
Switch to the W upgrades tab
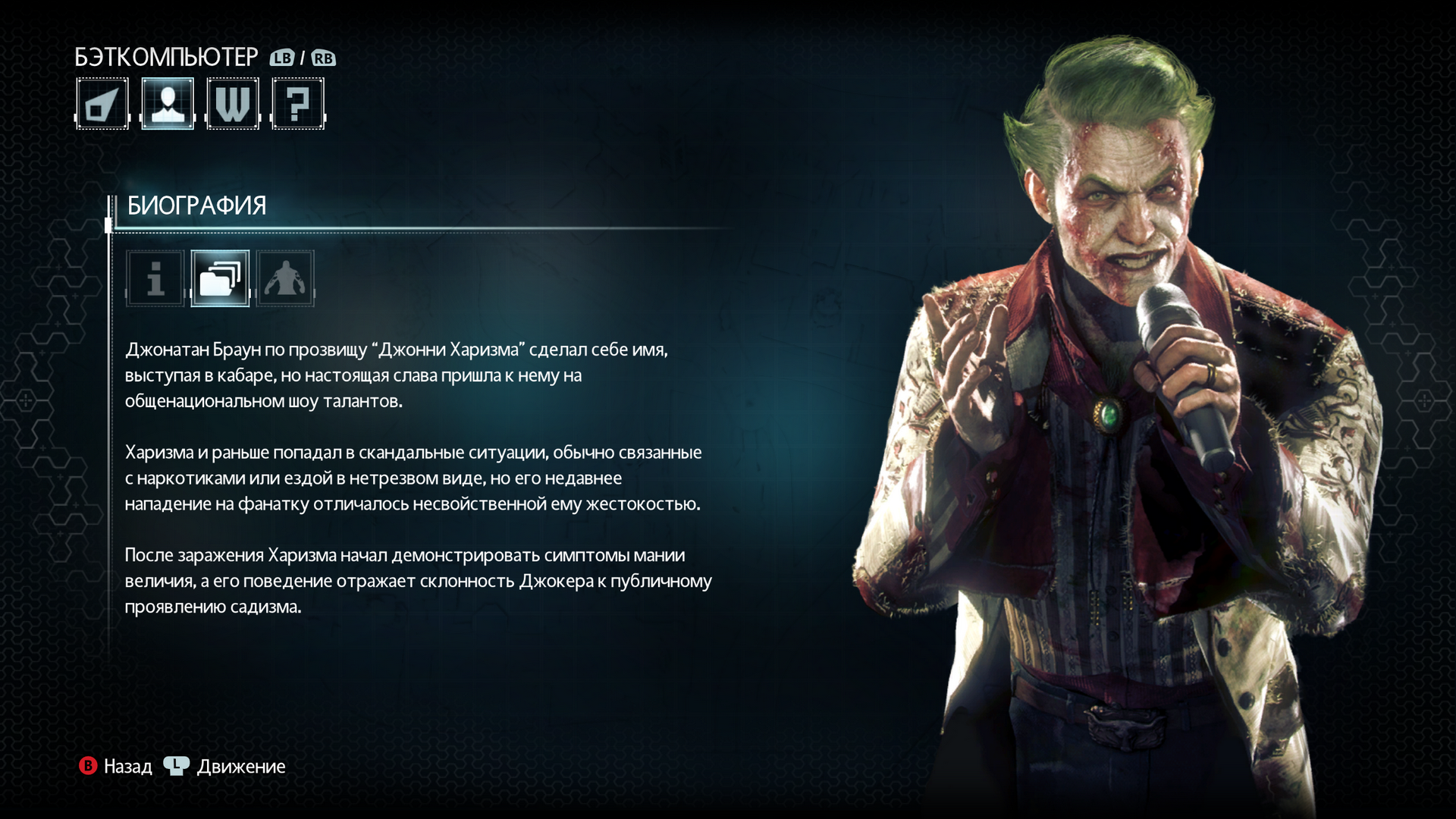click(233, 104)
